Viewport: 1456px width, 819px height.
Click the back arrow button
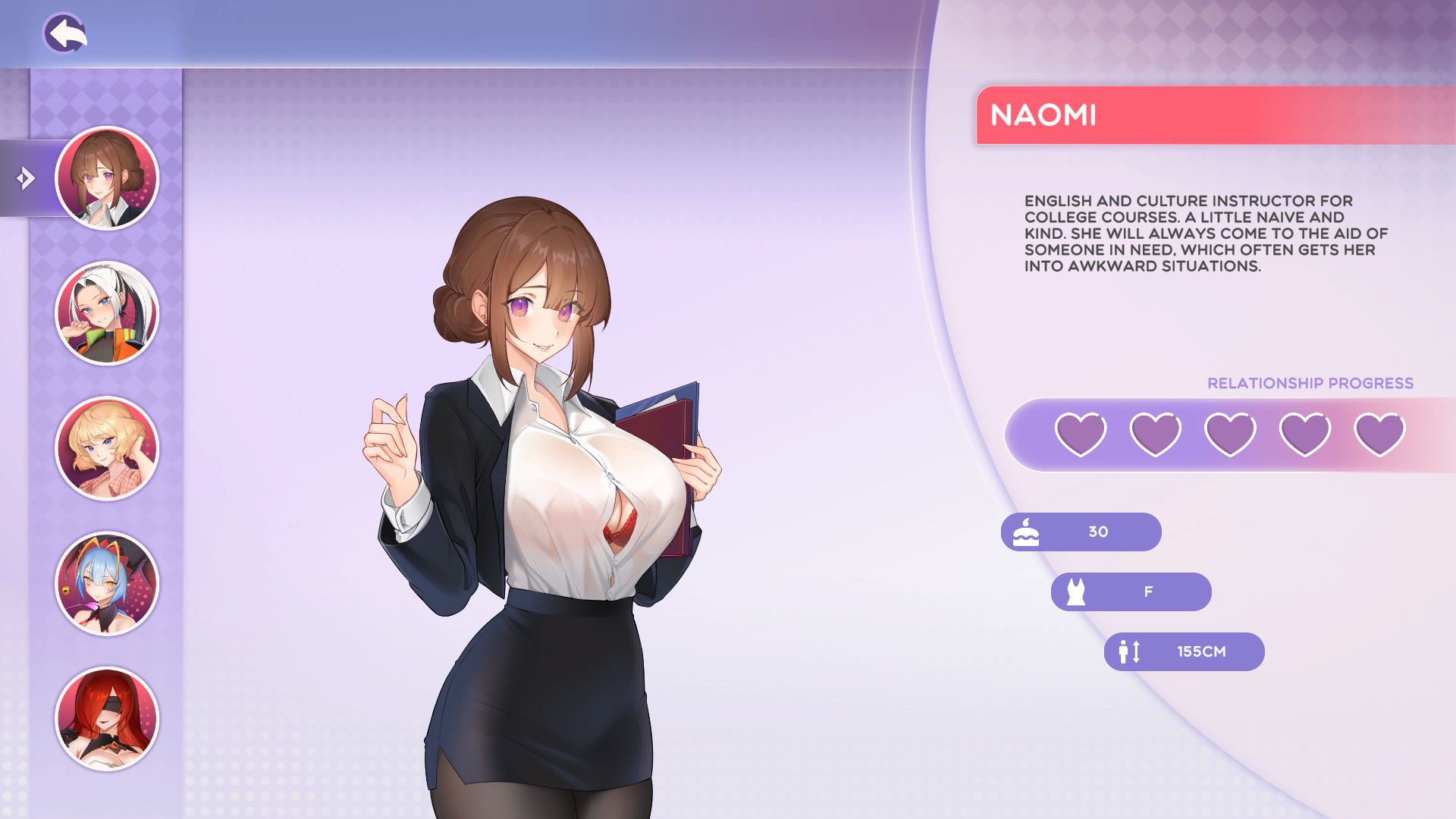(x=64, y=33)
